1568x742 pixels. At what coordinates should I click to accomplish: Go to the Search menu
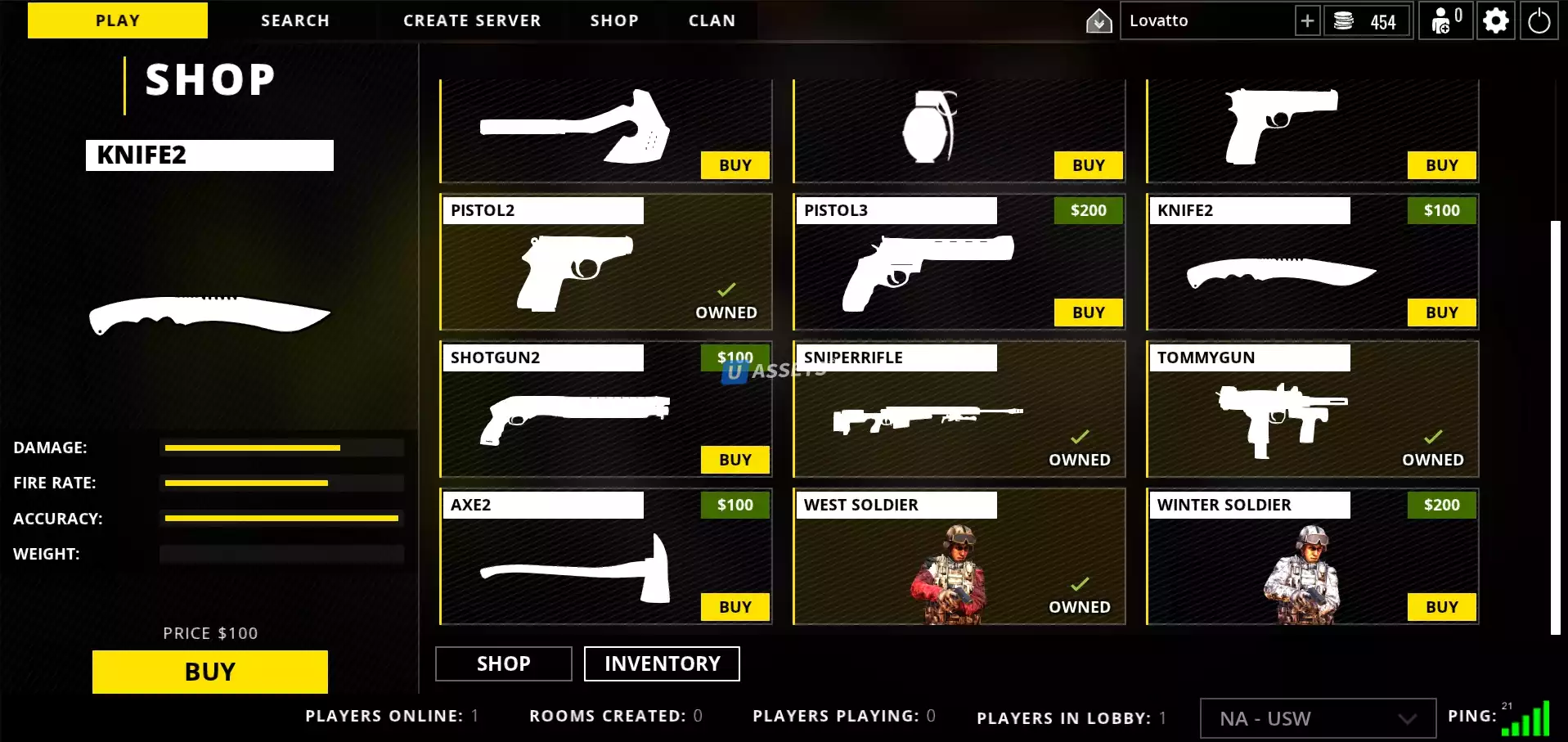[x=294, y=20]
